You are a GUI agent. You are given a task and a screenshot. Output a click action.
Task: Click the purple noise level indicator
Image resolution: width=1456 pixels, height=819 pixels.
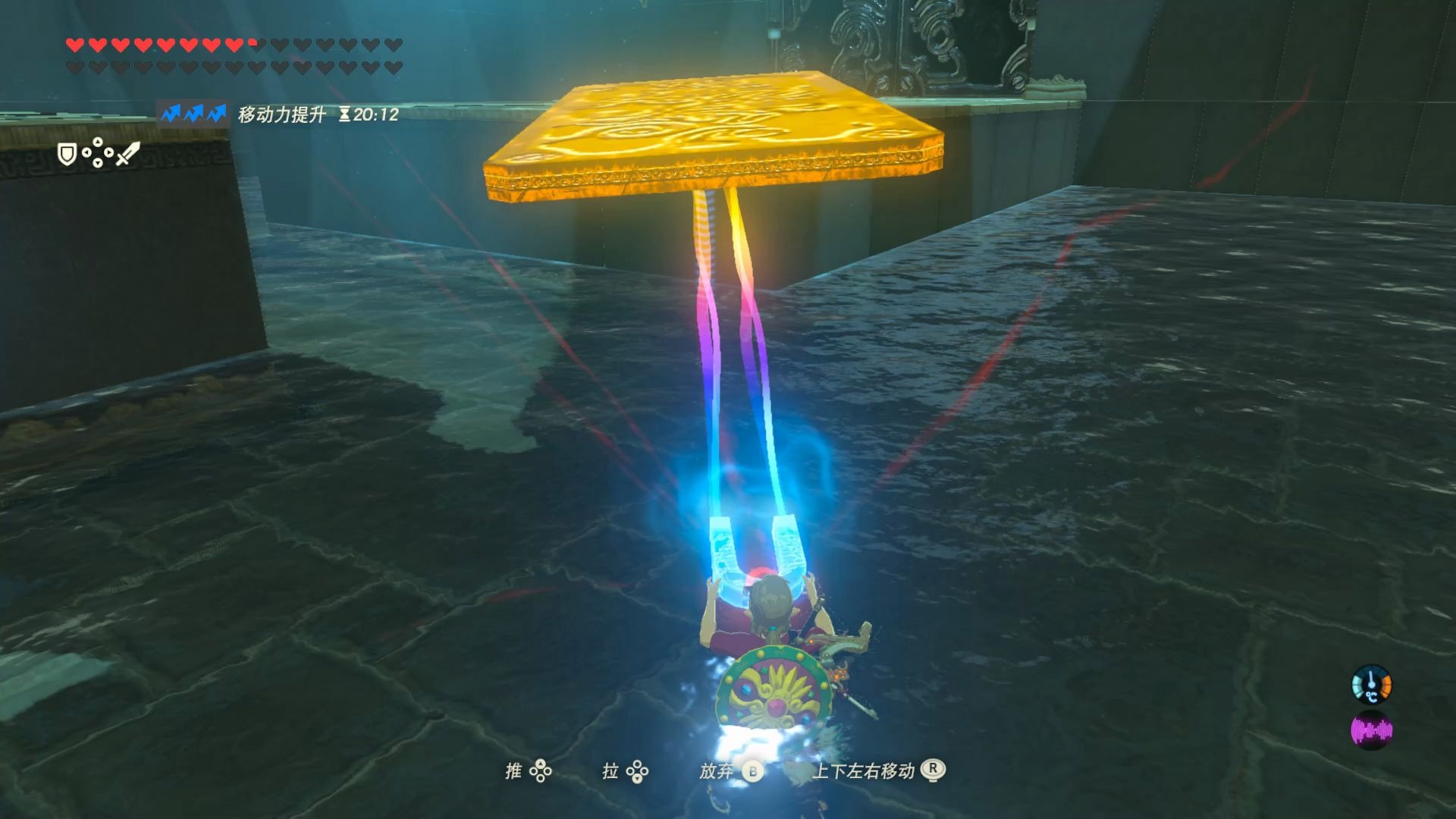[1371, 730]
